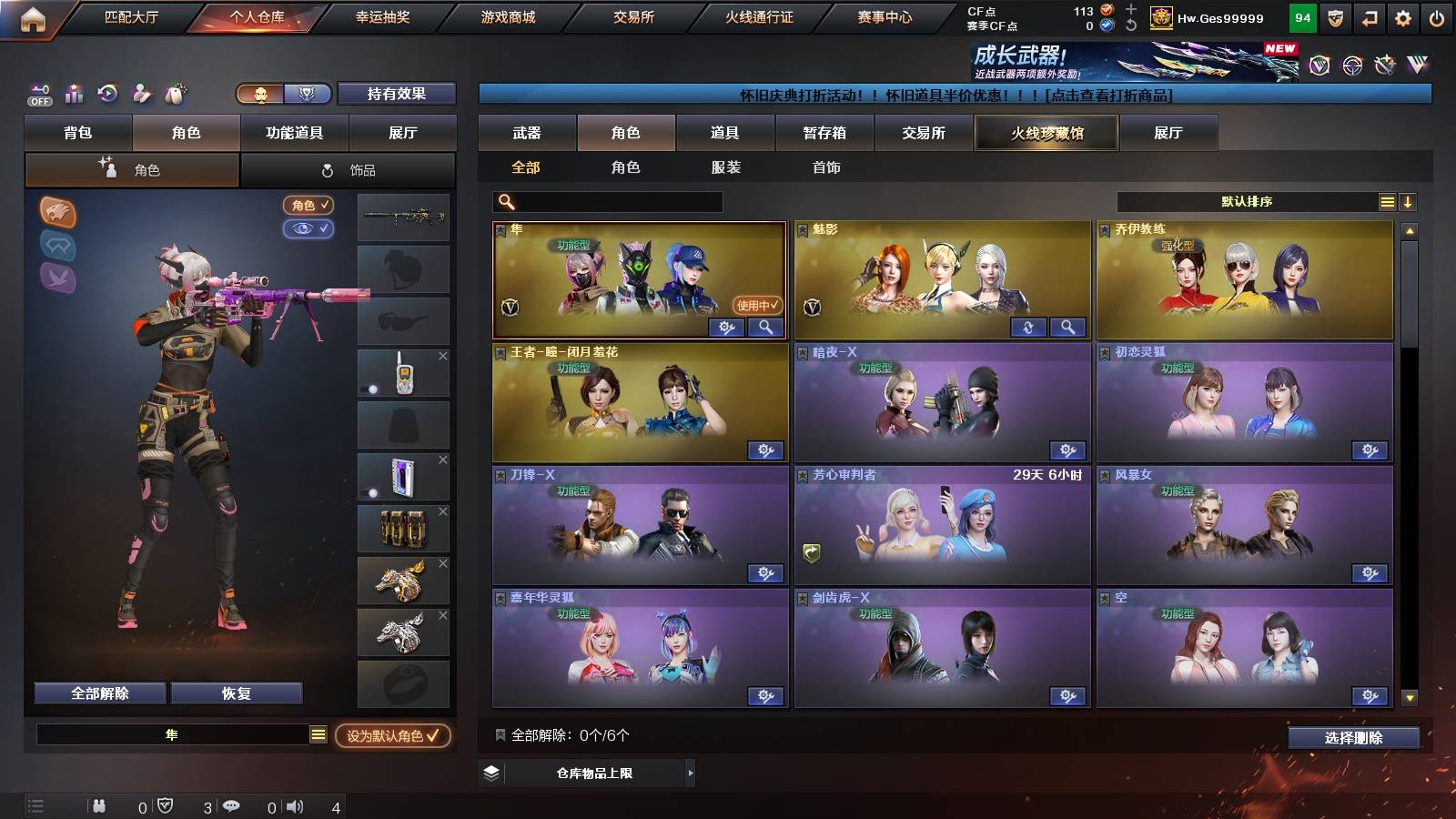Open the settings gear icon
Screen dimensions: 1456x819
click(x=1400, y=15)
